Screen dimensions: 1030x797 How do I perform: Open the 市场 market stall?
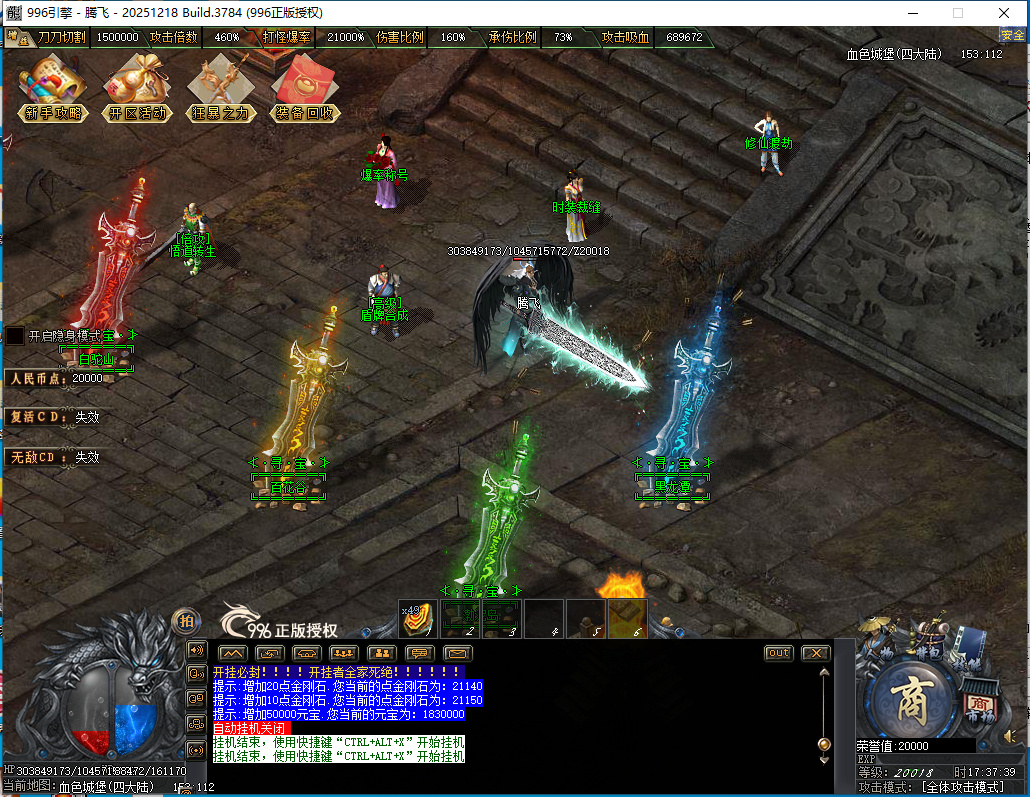(979, 698)
